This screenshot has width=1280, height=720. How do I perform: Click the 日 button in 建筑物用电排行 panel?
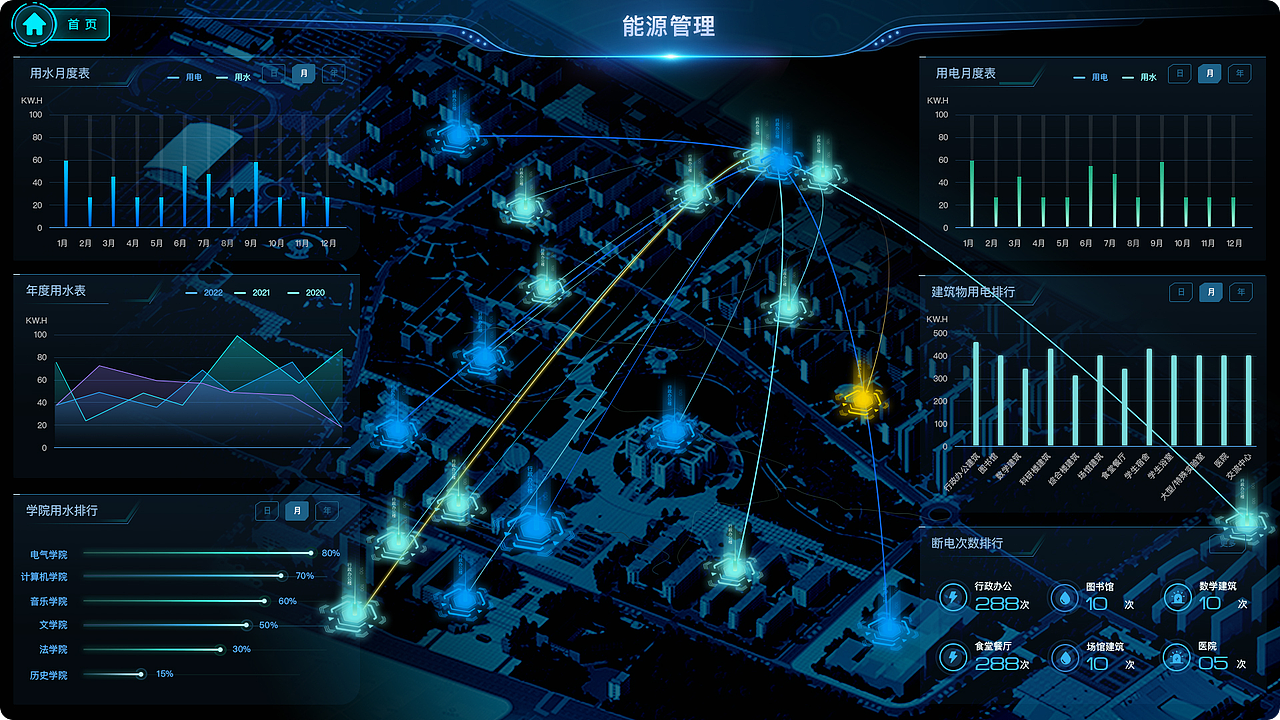(1180, 292)
